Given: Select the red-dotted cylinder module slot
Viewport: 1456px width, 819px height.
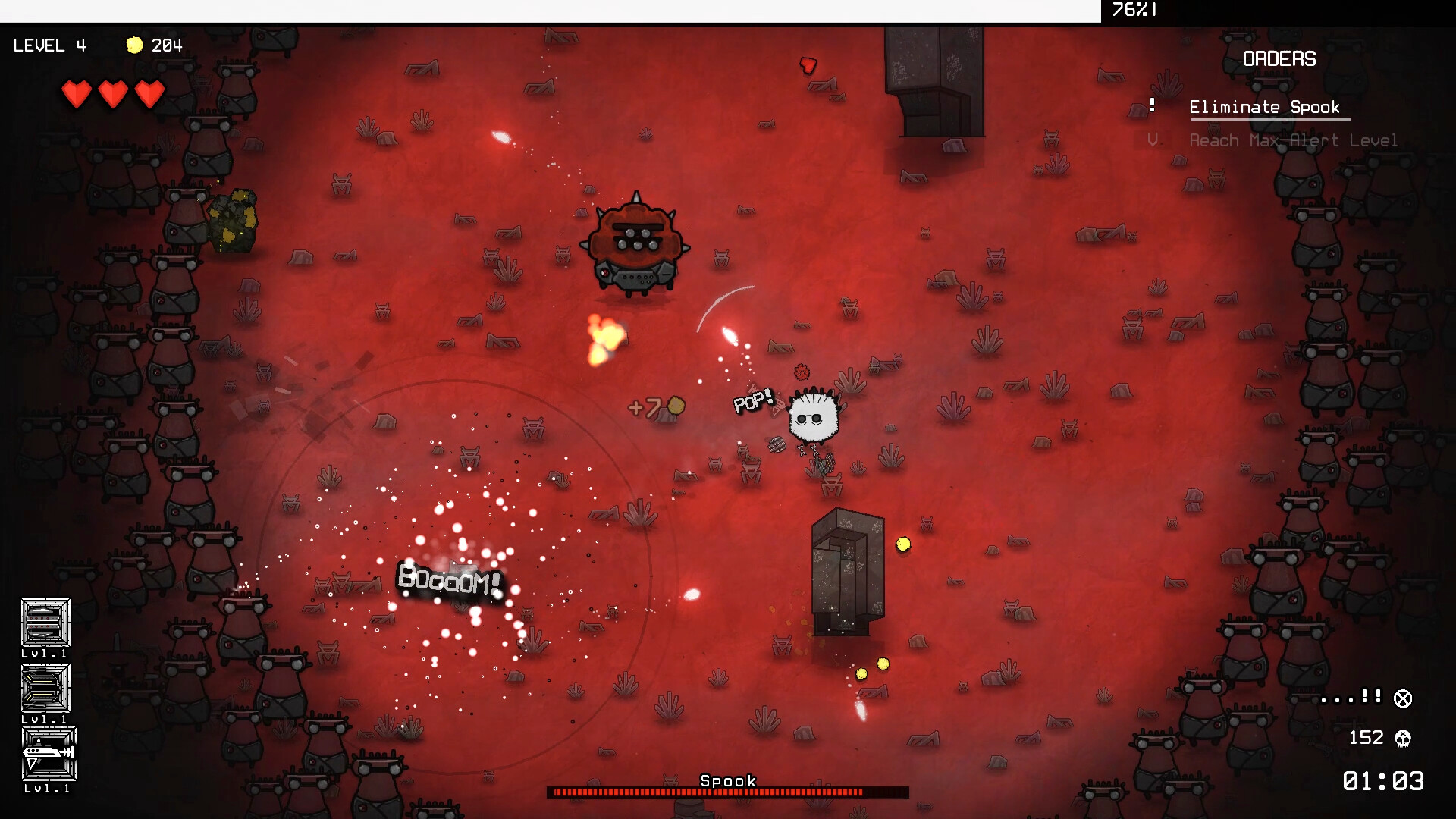Looking at the screenshot, I should (45, 623).
